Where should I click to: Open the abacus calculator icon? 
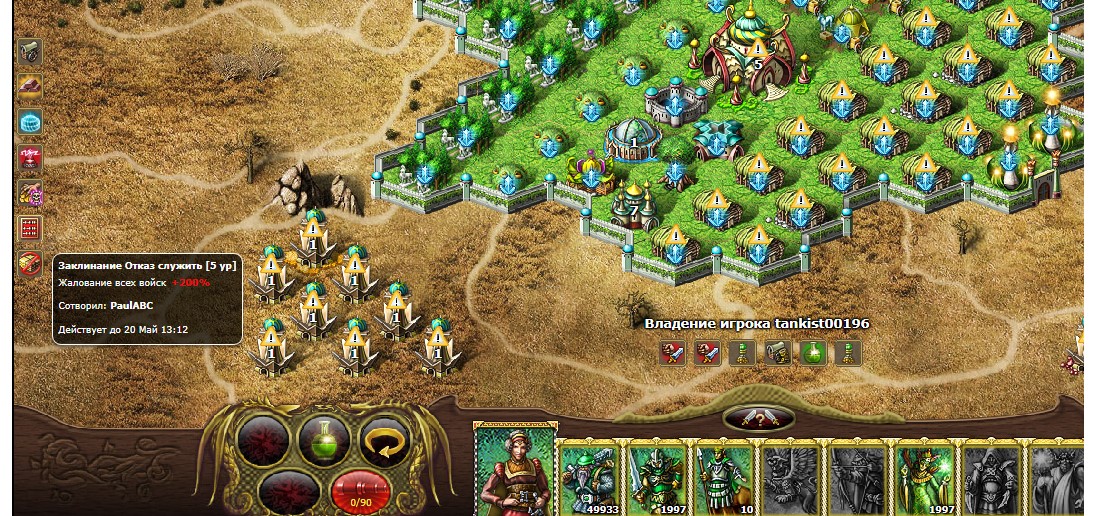pos(30,229)
